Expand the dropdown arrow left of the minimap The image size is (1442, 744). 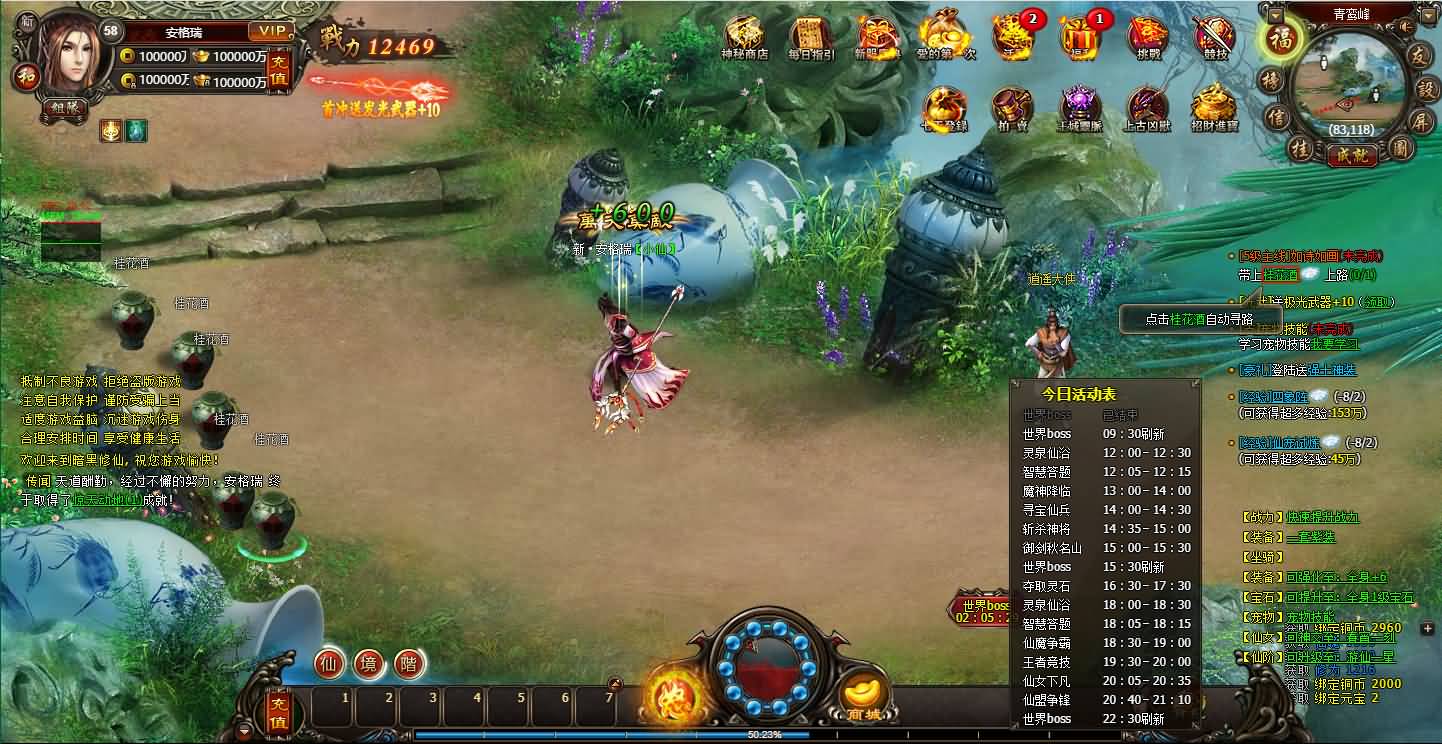point(1276,16)
